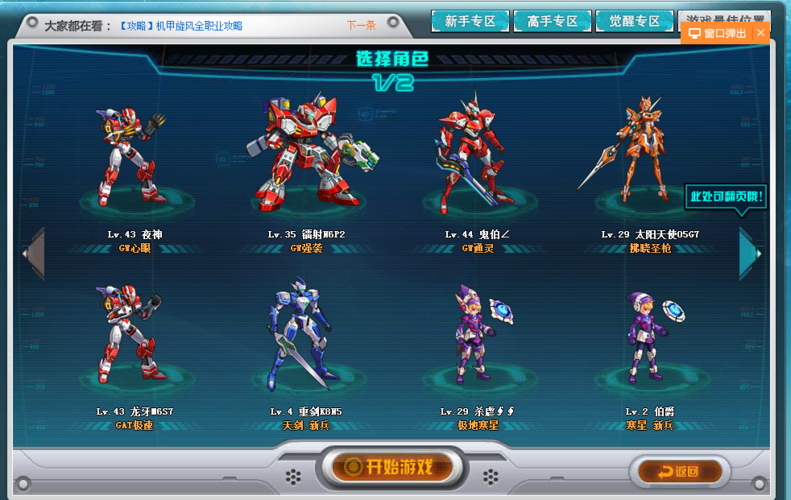Open the 觉醒专区 section

(x=634, y=21)
